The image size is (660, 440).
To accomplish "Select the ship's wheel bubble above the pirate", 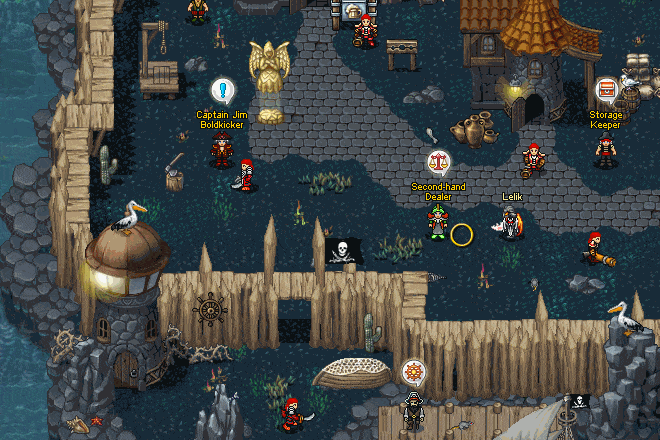I will 413,373.
